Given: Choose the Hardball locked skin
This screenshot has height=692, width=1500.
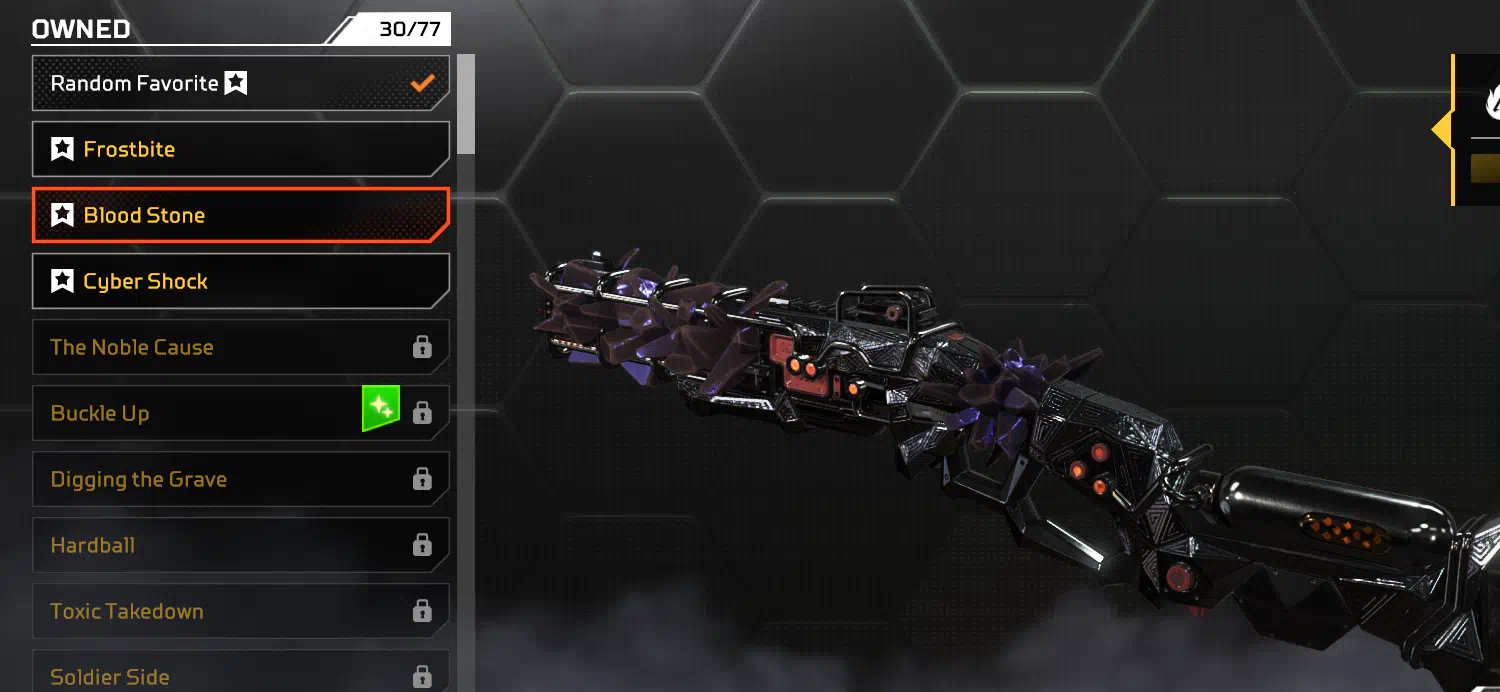Looking at the screenshot, I should coord(240,545).
